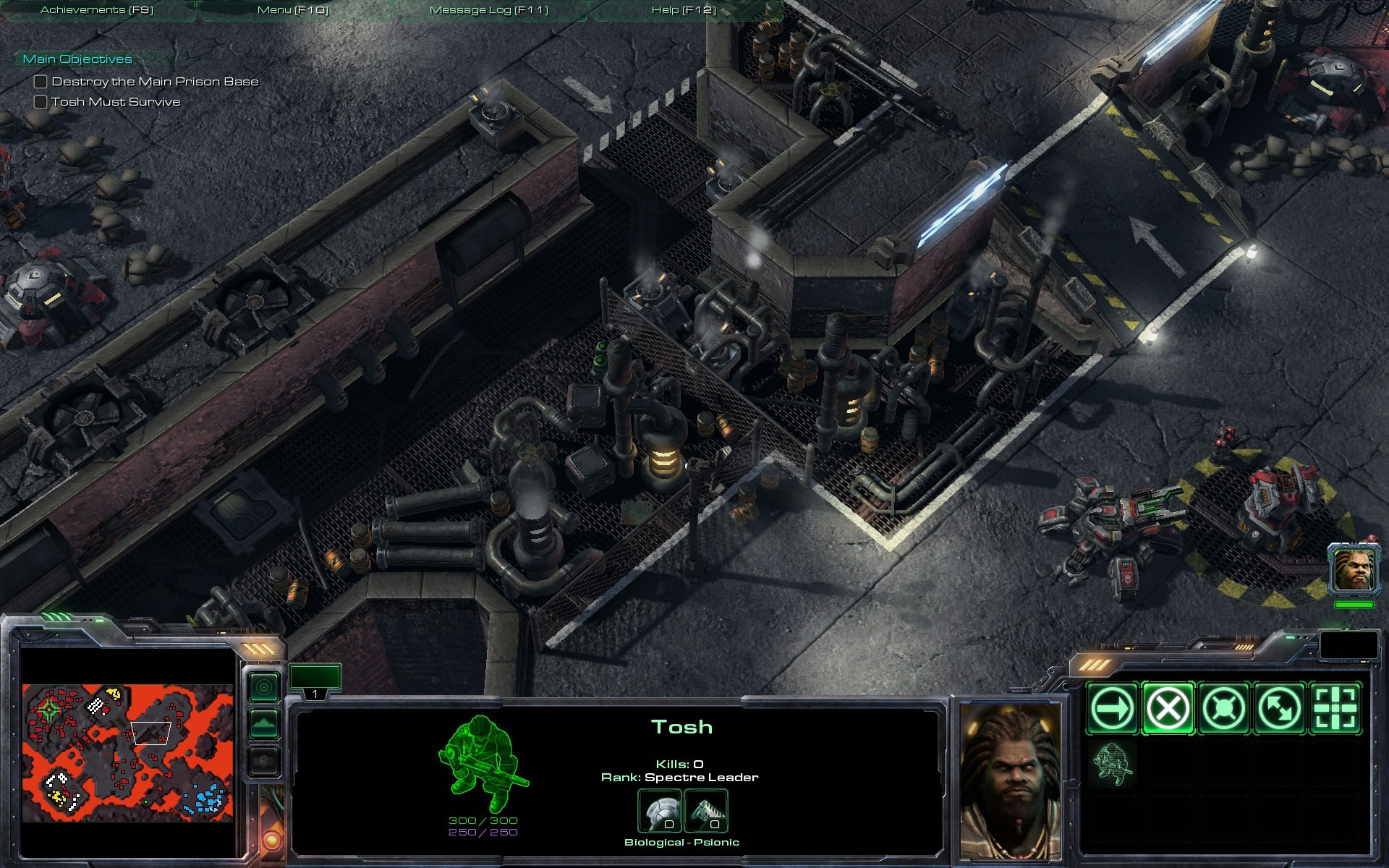1389x868 pixels.
Task: Inspect the armor upgrade icon
Action: pos(659,811)
